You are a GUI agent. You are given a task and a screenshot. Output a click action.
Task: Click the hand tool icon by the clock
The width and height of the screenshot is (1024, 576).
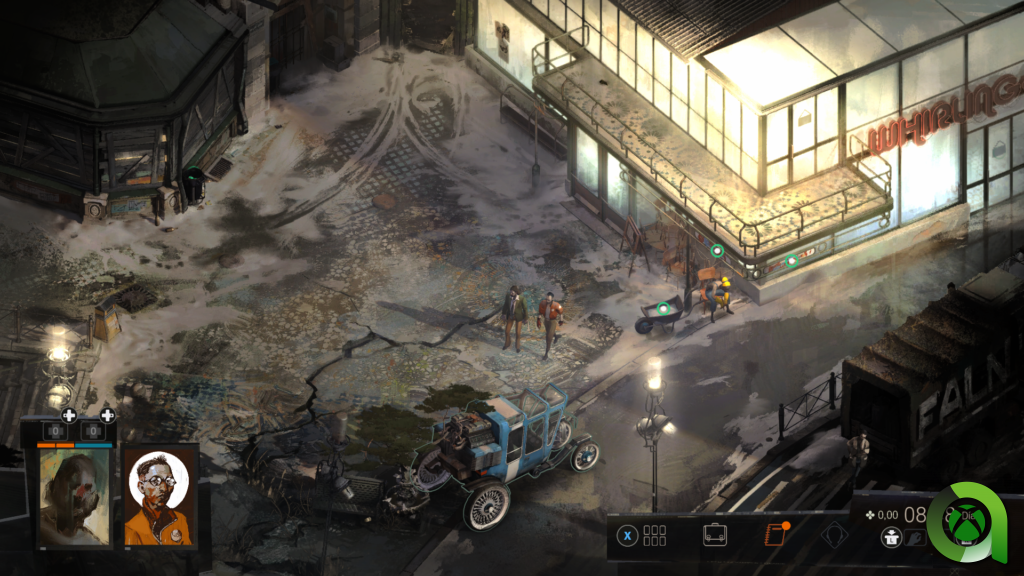click(914, 539)
